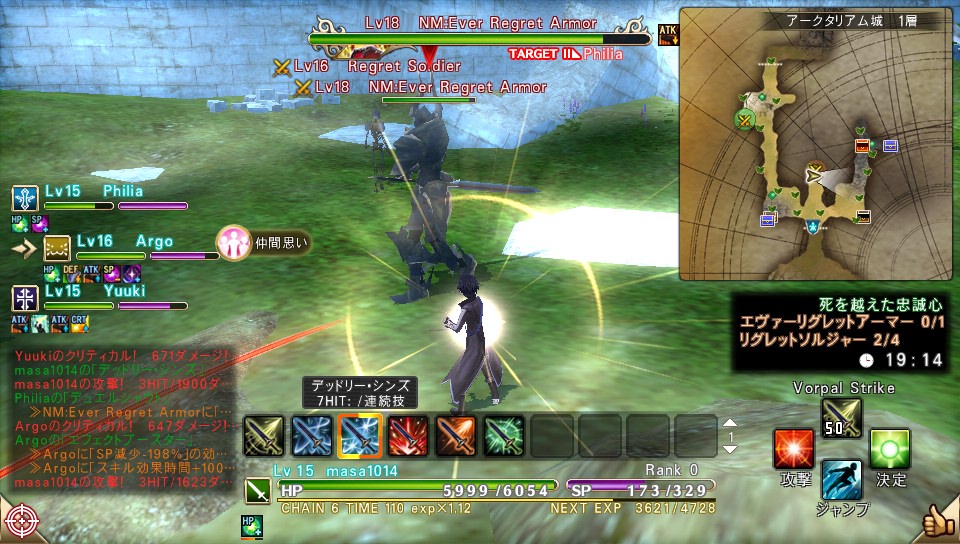Choose the green 決定 confirm button
Screen dimensions: 960x544
[890, 449]
